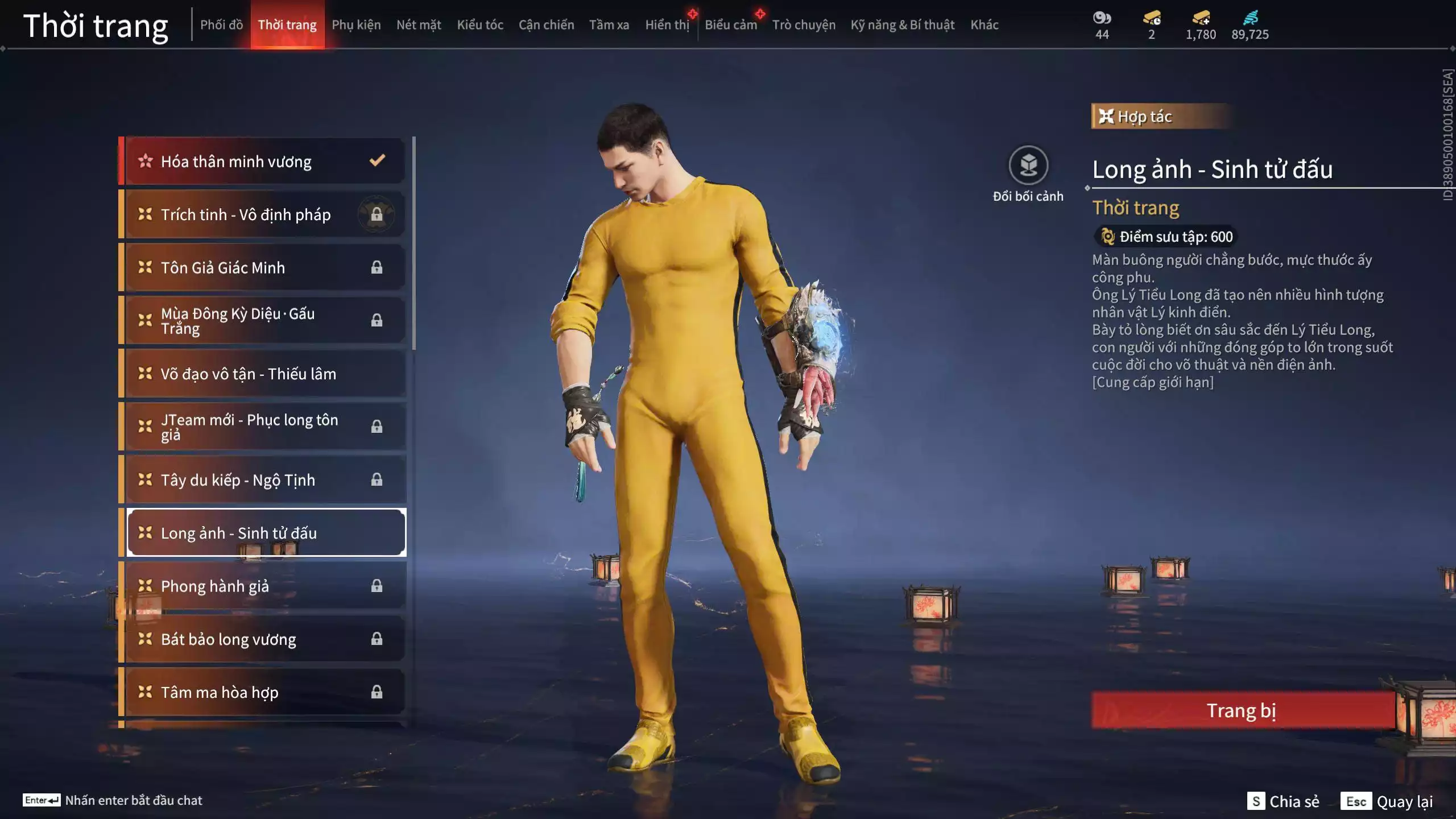The width and height of the screenshot is (1456, 819).
Task: Switch to the Phối đồ tab
Action: [221, 25]
